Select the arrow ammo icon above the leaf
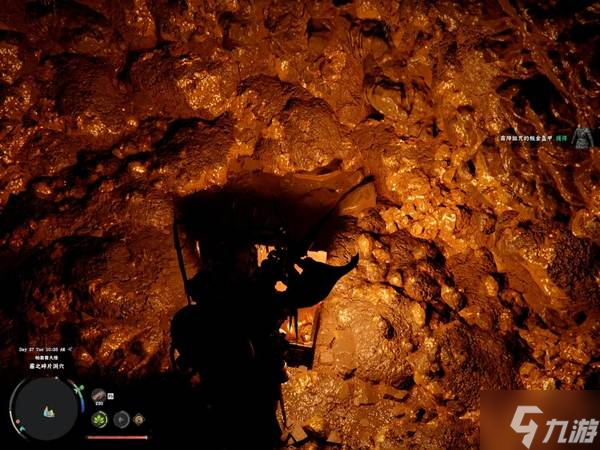This screenshot has width=600, height=450. [99, 396]
